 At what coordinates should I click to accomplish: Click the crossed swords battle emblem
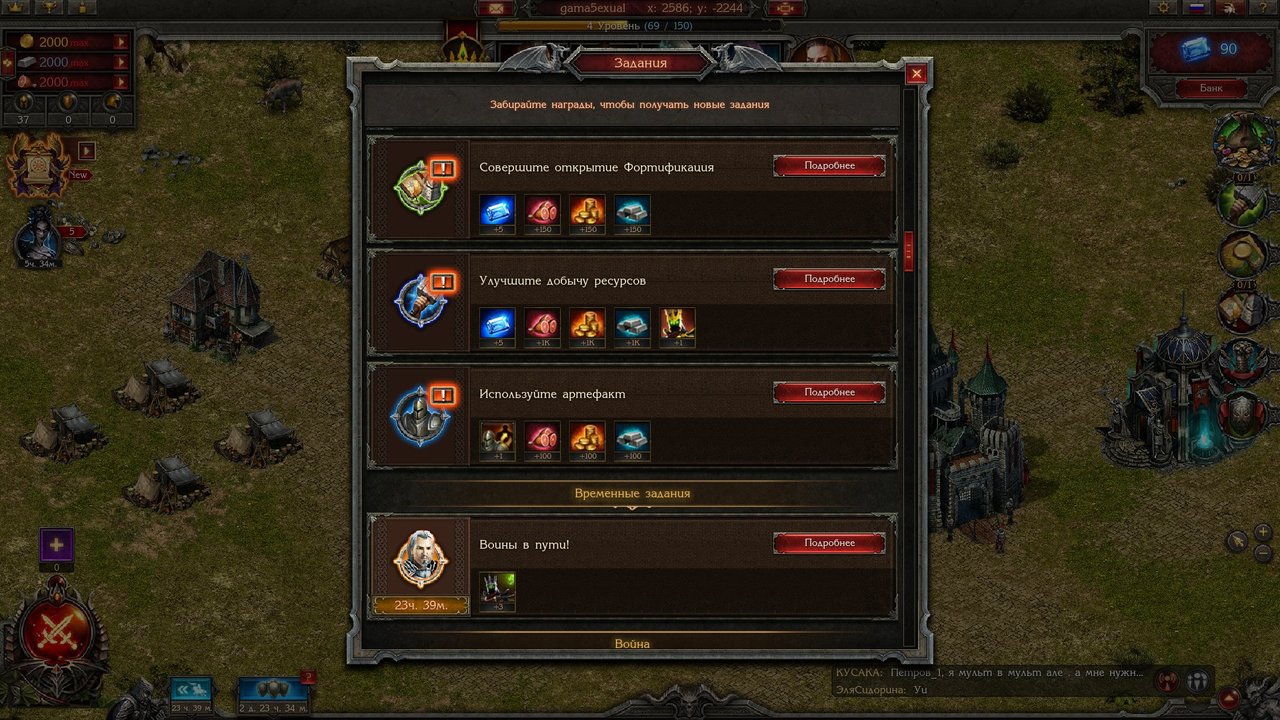point(57,633)
